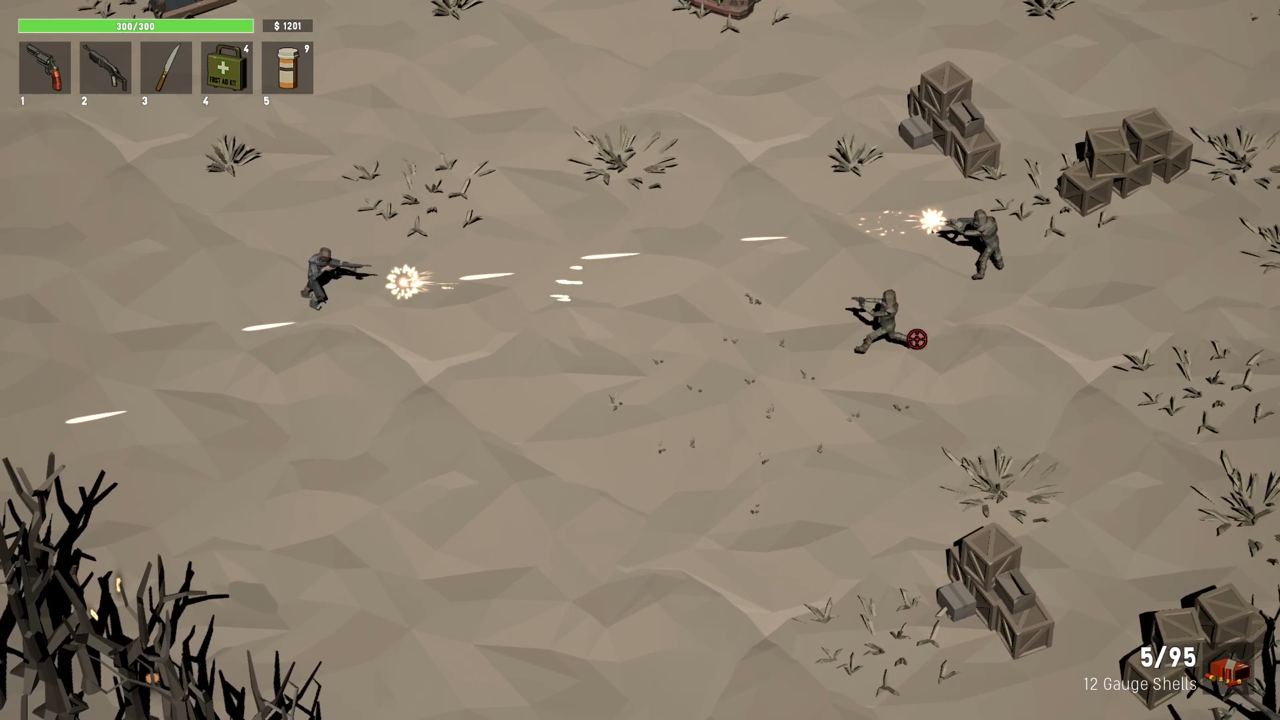Choose the orange pill bottle slot
Image resolution: width=1280 pixels, height=720 pixels.
click(x=287, y=68)
